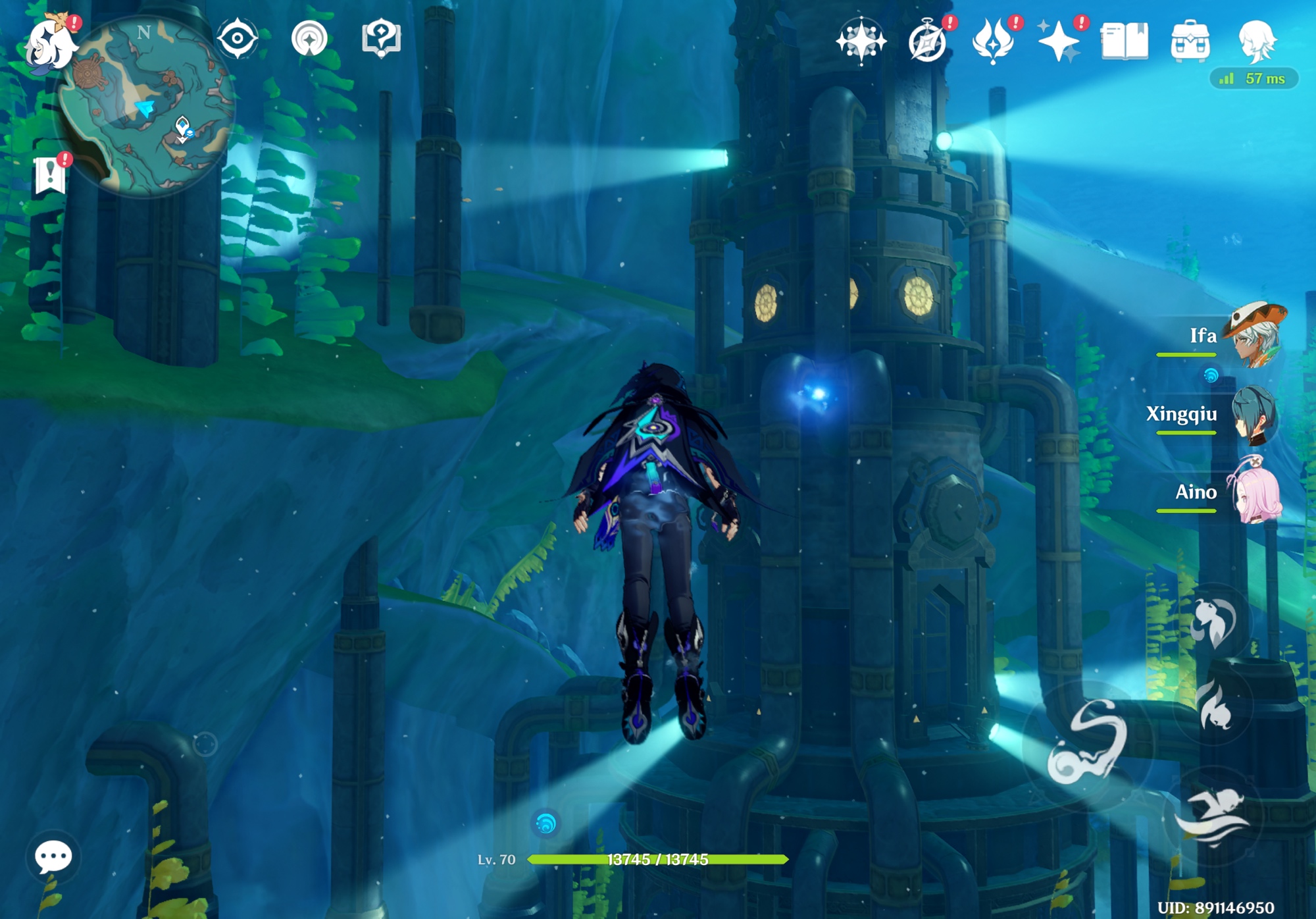Open the round signal icon beside the minimap
This screenshot has width=1316, height=919.
point(309,38)
